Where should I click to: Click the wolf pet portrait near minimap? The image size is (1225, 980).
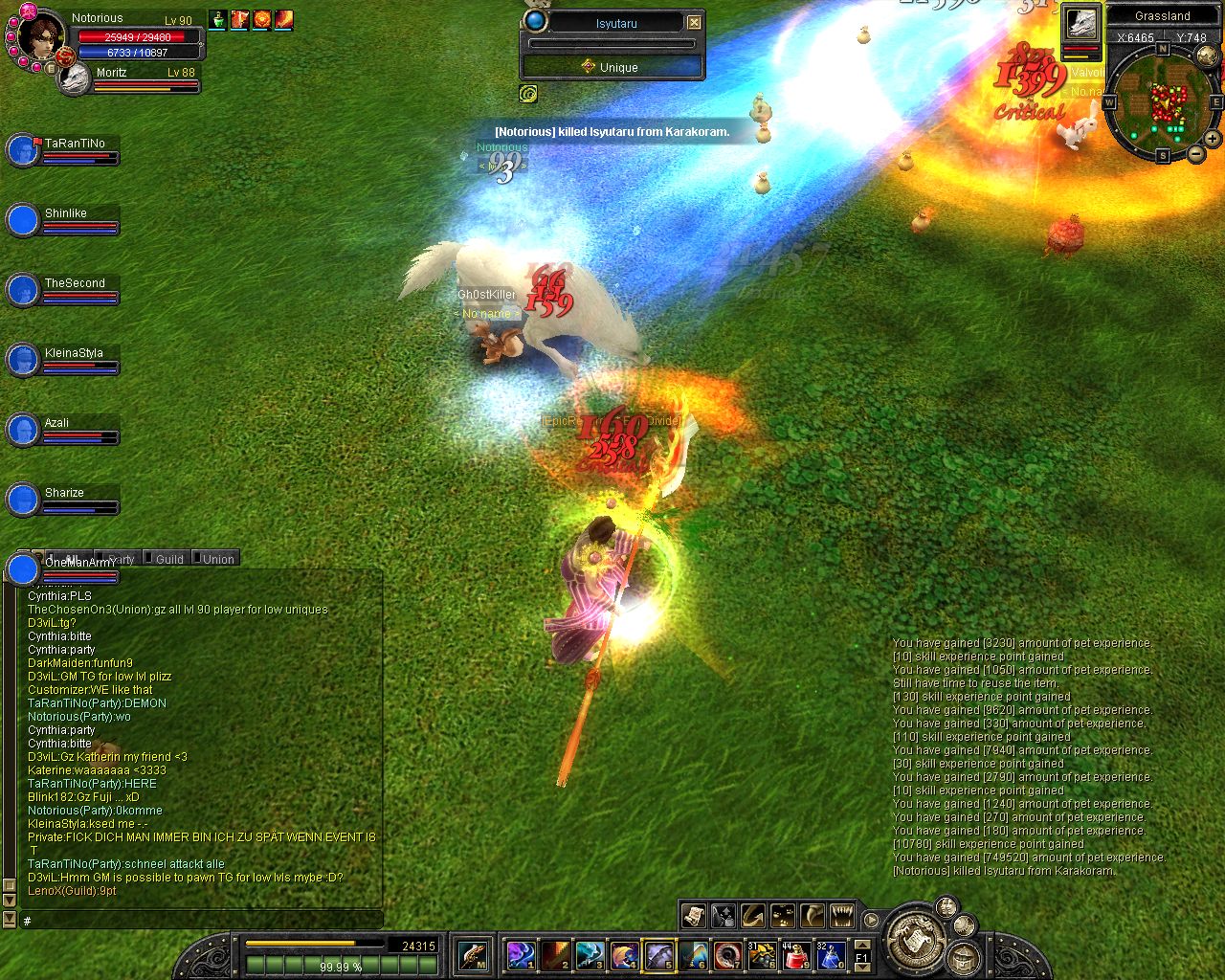pos(1081,24)
